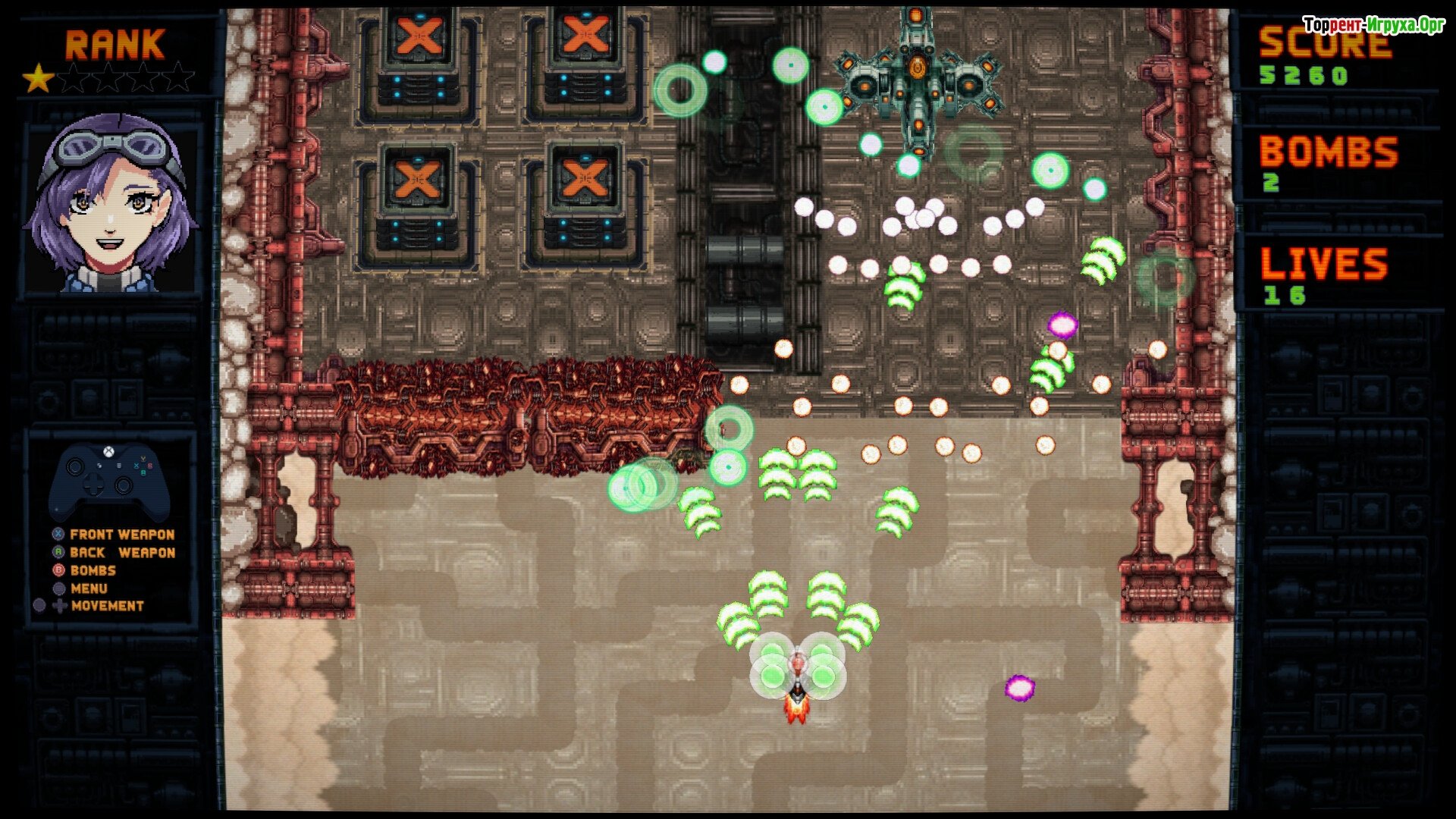Open the Торрент-Игруха.Орг watermark link
The height and width of the screenshot is (819, 1456).
click(1373, 25)
